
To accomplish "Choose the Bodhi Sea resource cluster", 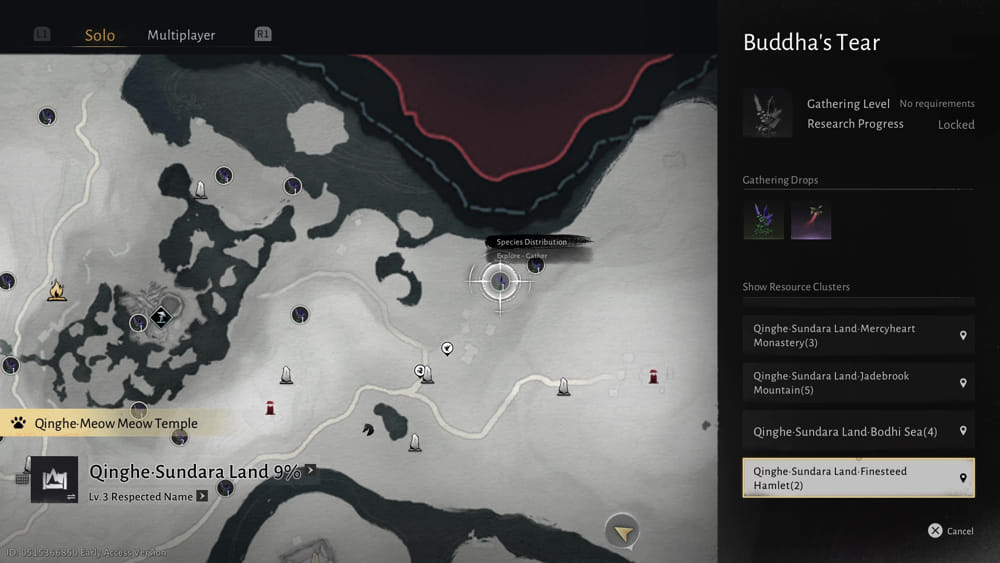I will pos(858,431).
